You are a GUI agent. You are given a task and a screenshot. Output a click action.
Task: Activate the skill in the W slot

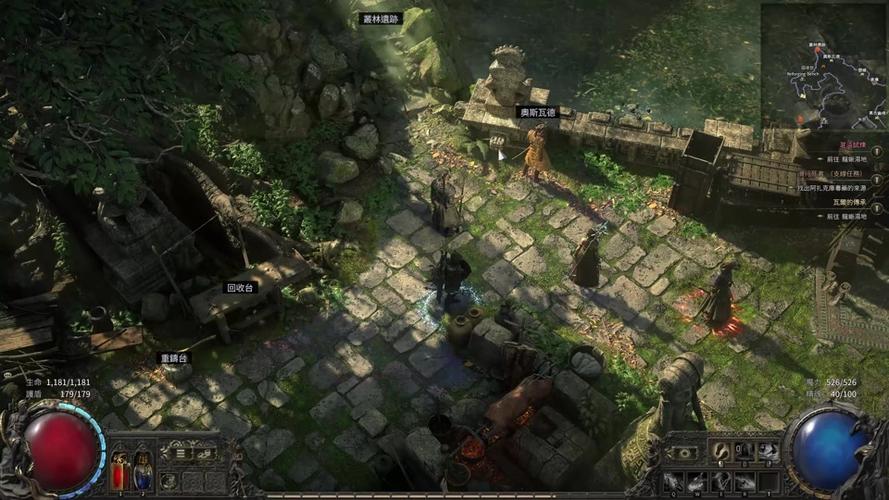697,481
